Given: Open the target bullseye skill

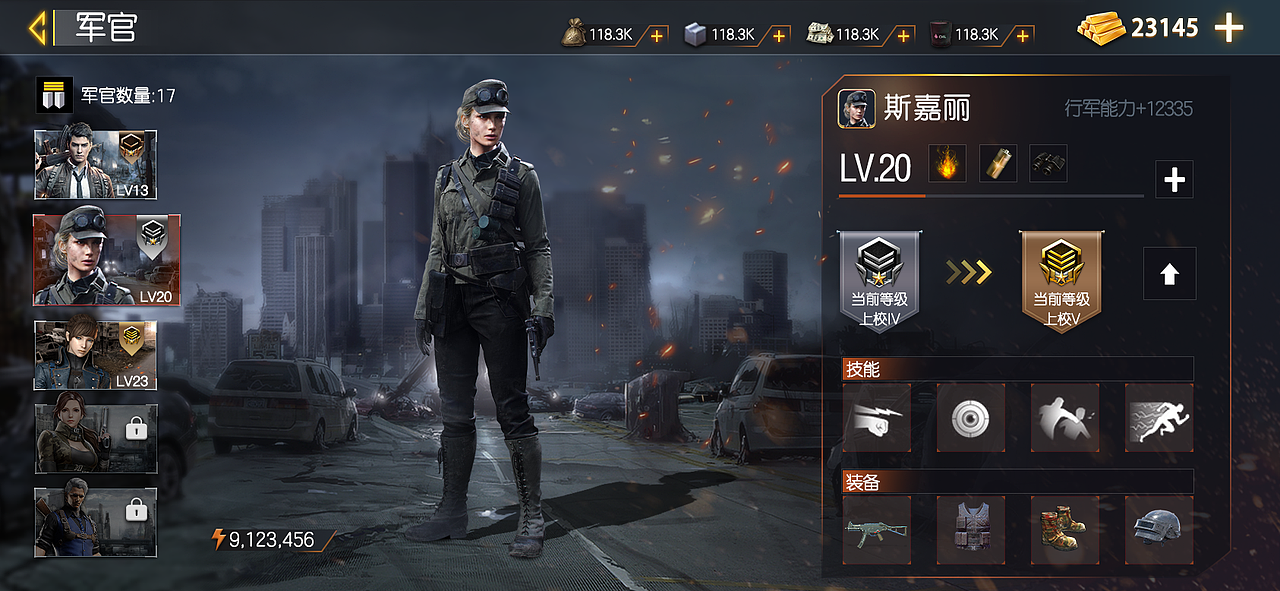Looking at the screenshot, I should pyautogui.click(x=971, y=418).
